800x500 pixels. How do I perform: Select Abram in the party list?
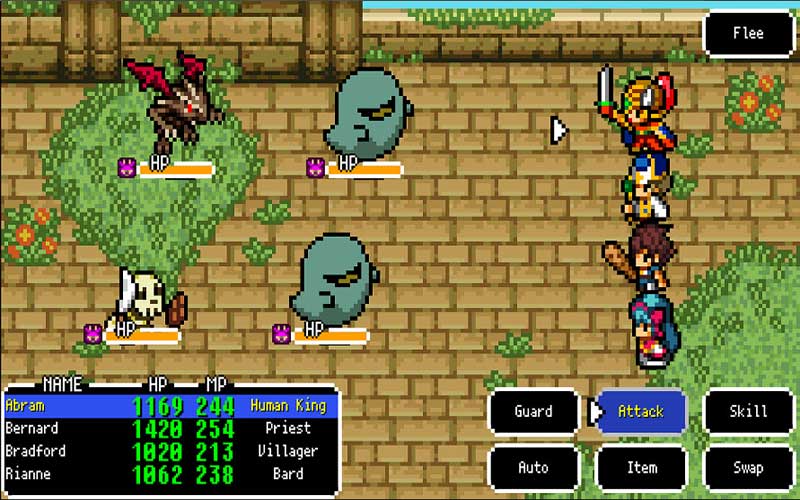click(x=170, y=406)
